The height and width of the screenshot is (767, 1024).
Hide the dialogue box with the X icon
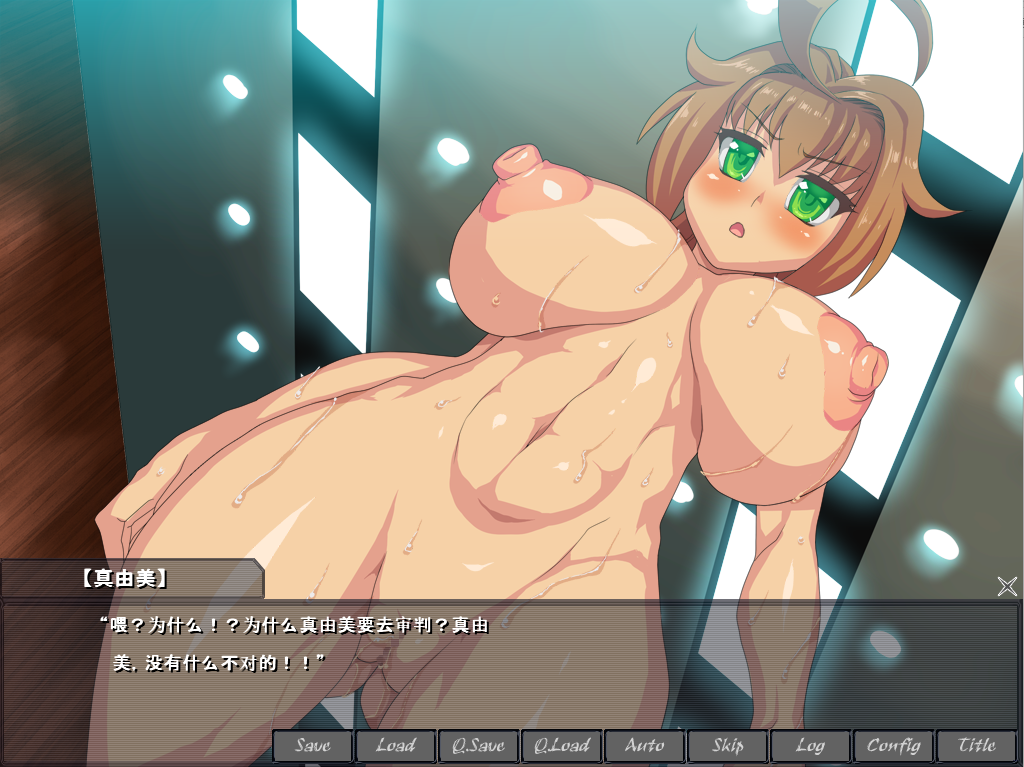(x=1007, y=586)
